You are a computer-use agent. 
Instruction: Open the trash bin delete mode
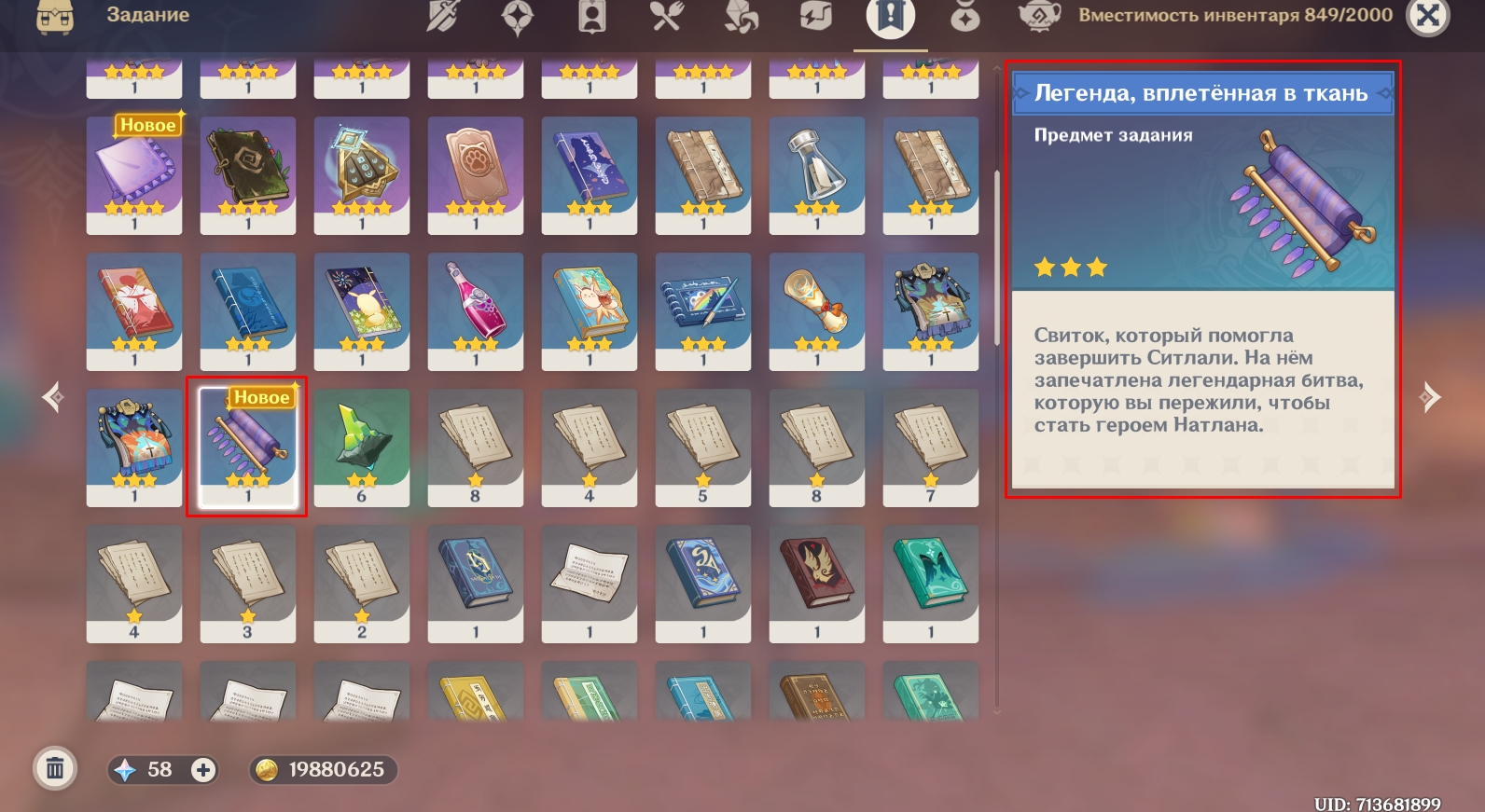tap(55, 769)
